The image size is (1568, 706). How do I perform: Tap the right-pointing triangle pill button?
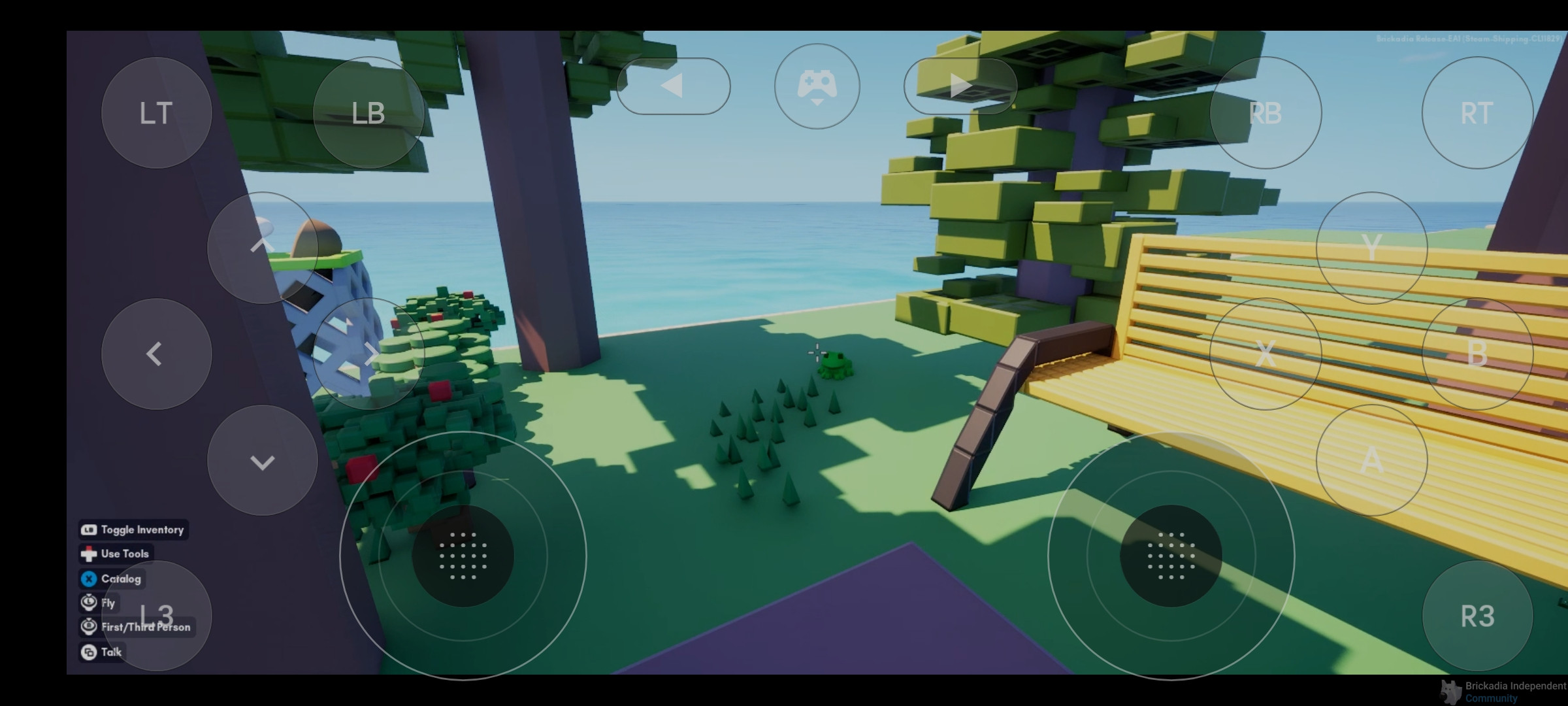(x=960, y=86)
